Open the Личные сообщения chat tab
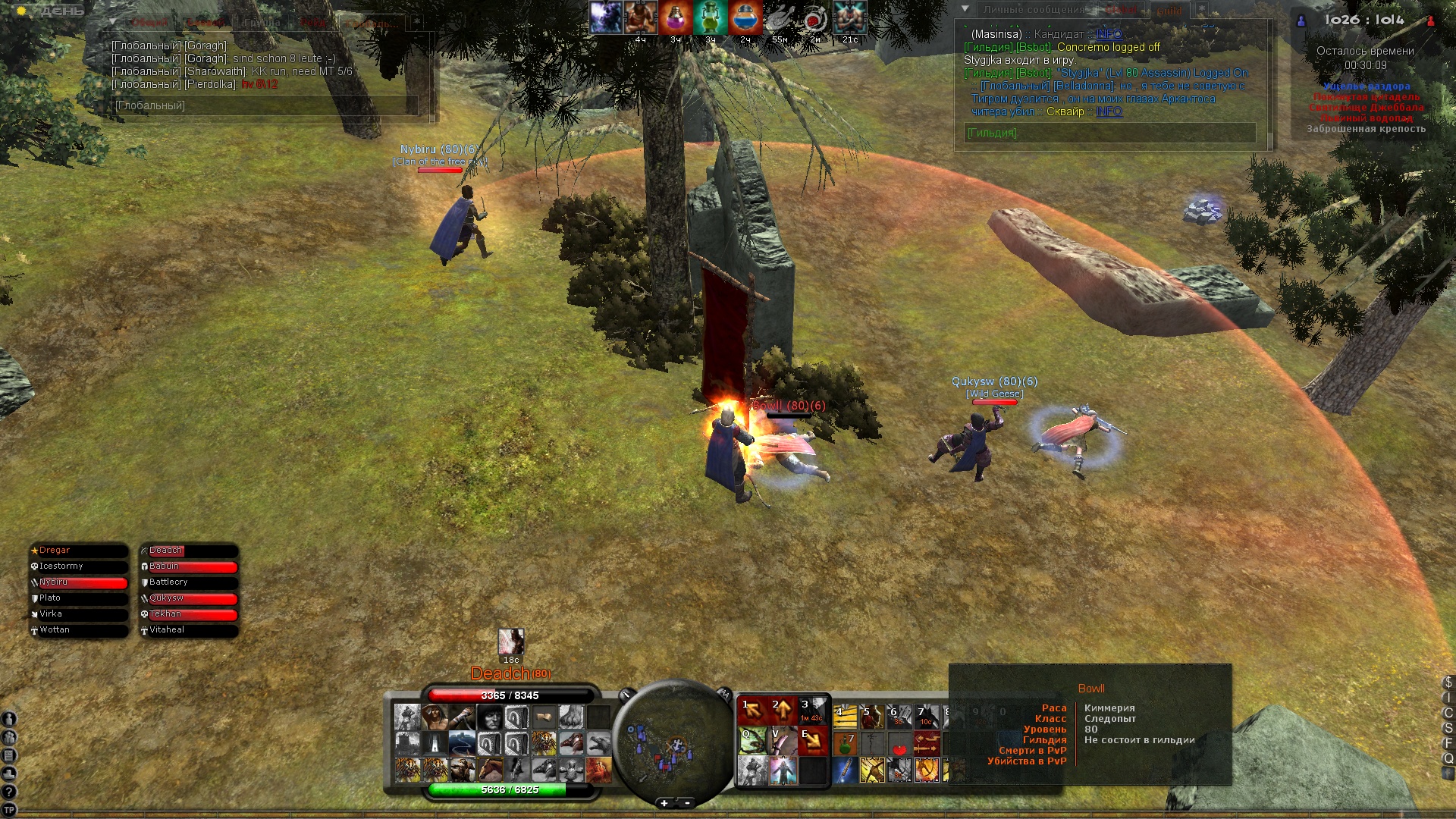 pos(1034,10)
